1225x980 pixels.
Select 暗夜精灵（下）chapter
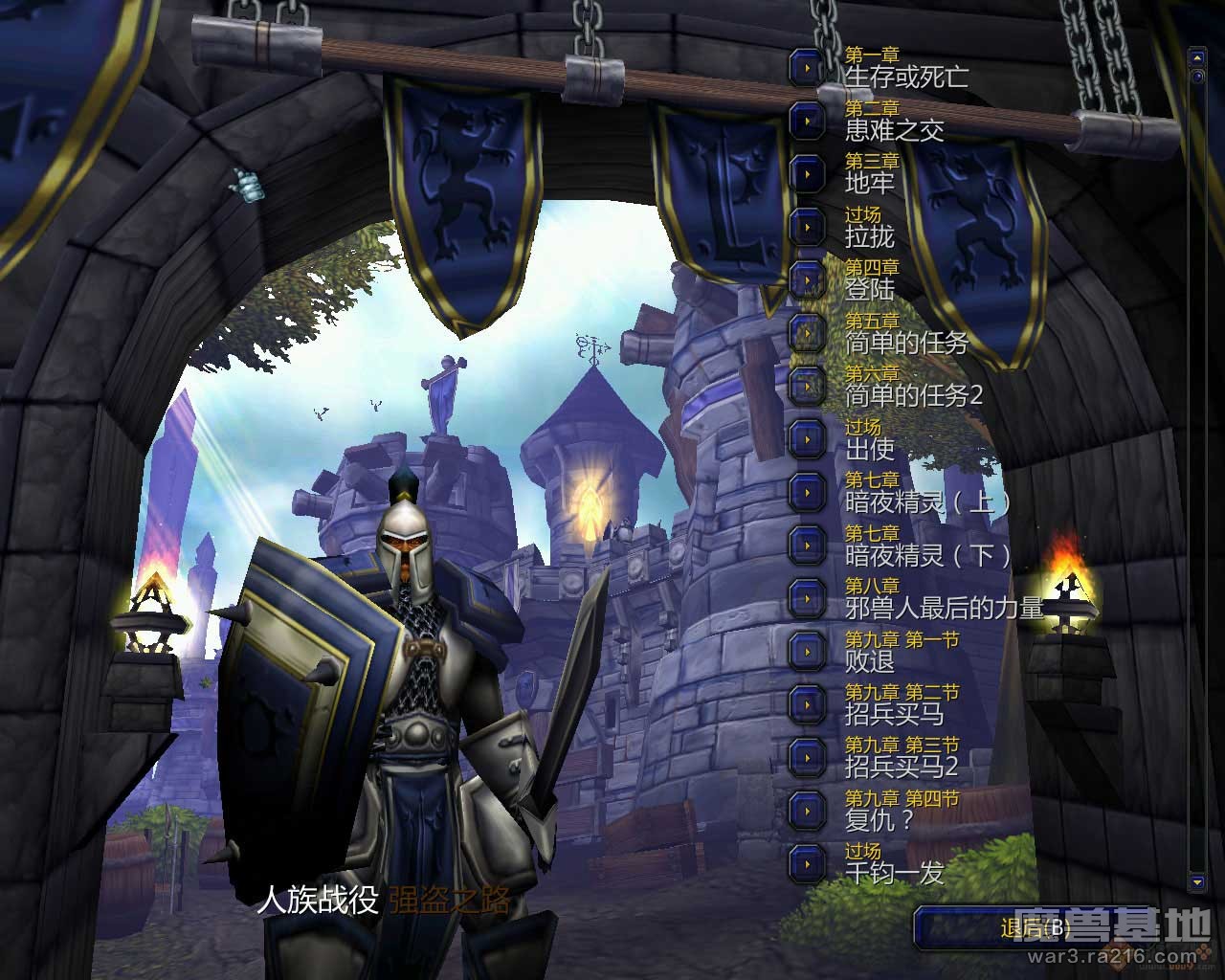point(809,546)
